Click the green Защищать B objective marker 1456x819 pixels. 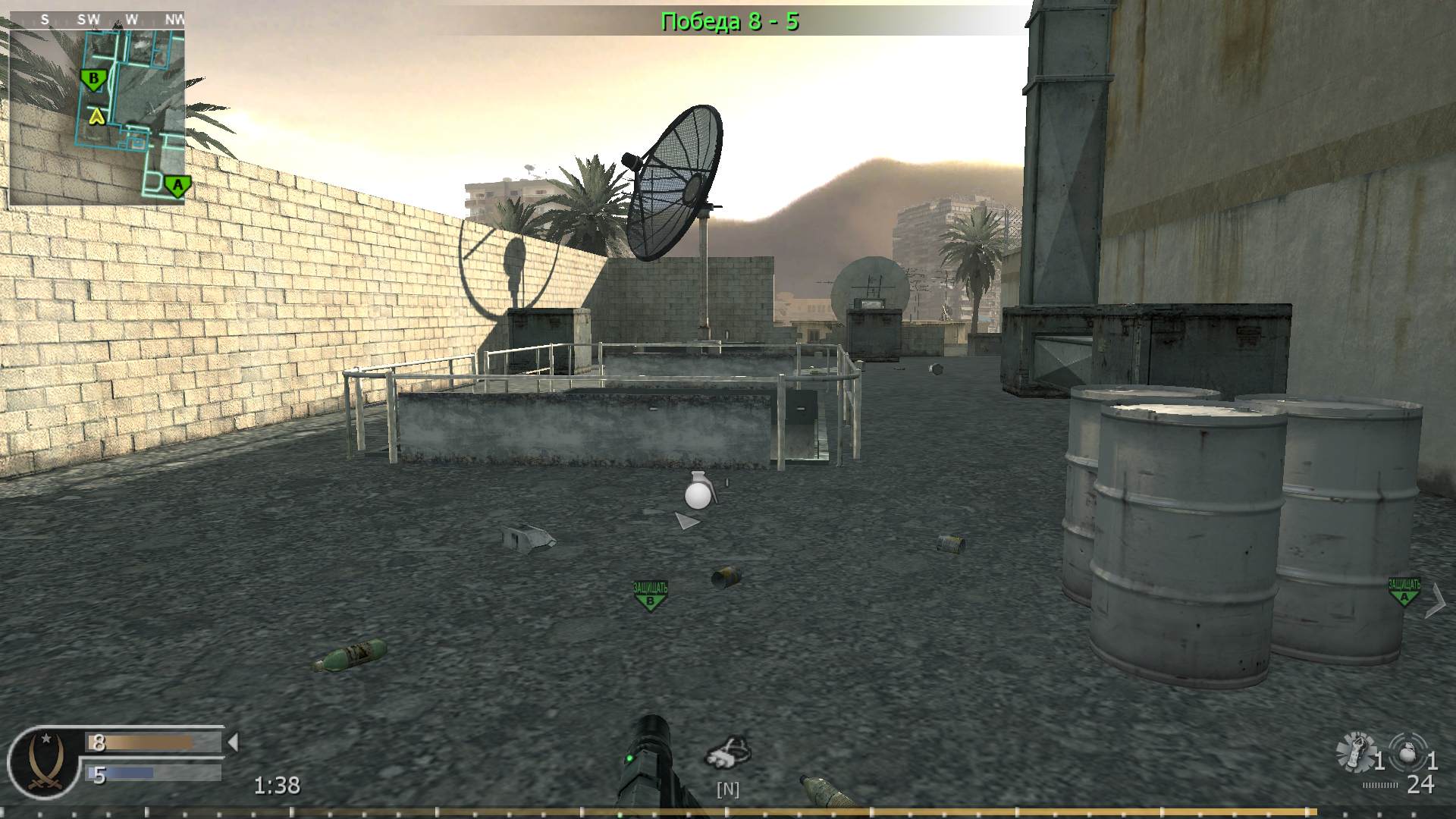[648, 595]
